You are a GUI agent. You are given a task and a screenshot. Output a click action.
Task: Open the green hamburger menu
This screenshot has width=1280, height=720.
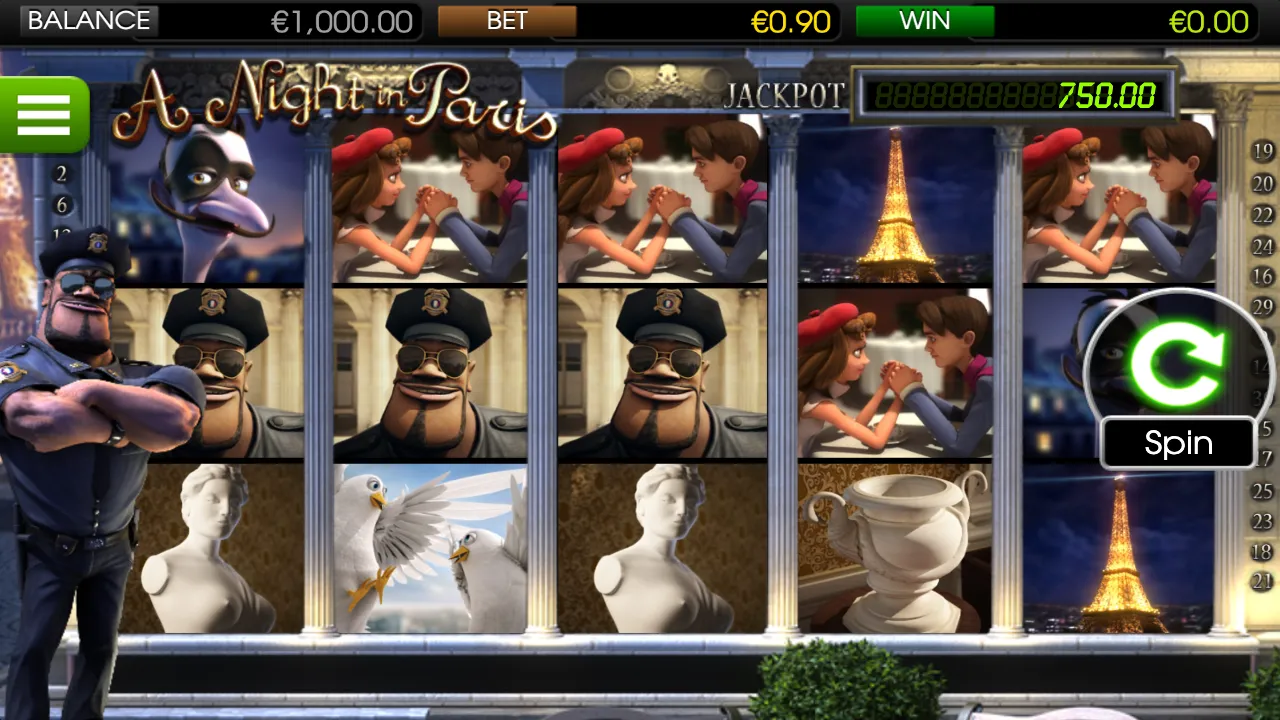point(44,113)
